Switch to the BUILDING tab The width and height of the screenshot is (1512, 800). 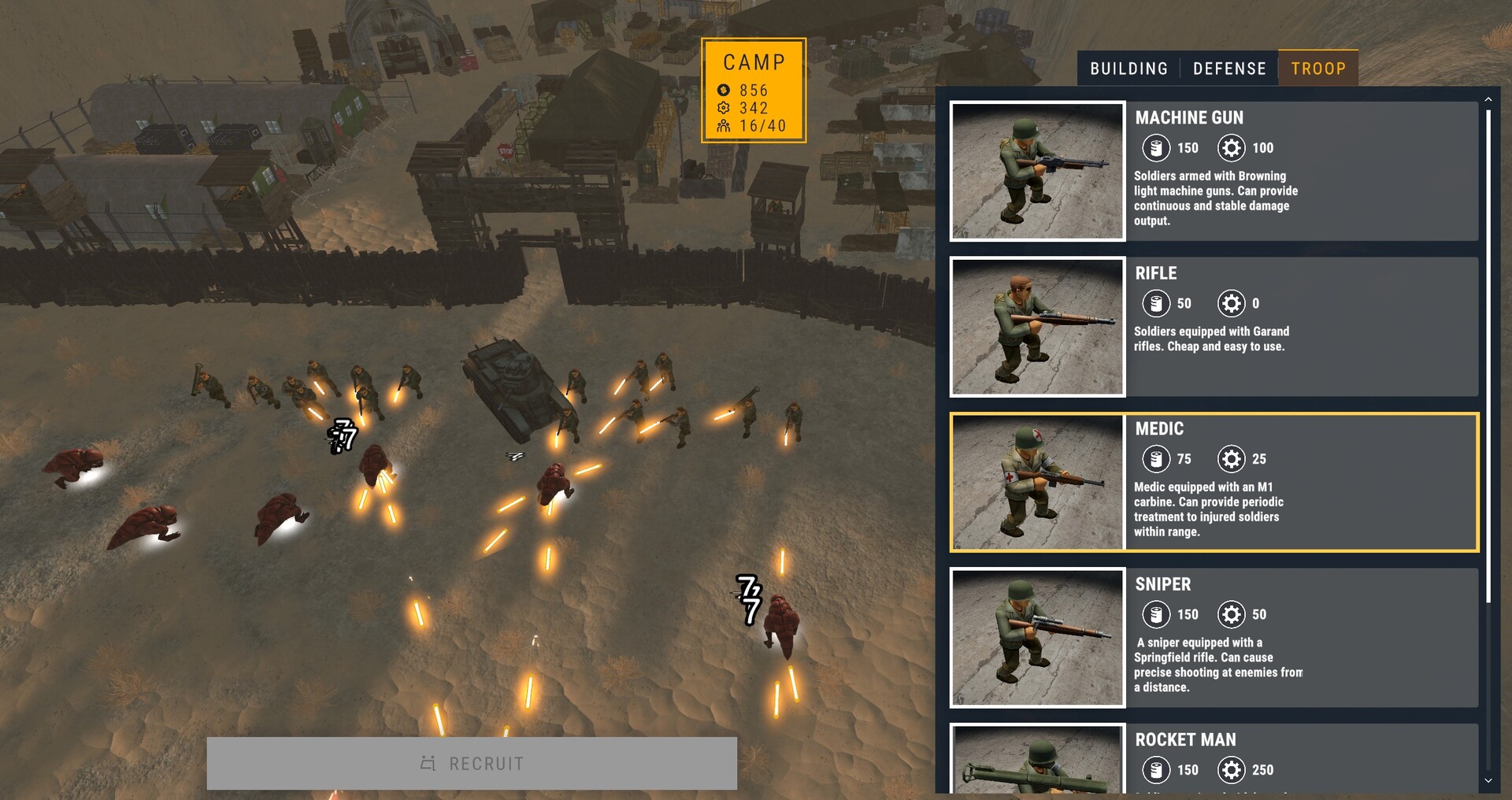coord(1129,69)
